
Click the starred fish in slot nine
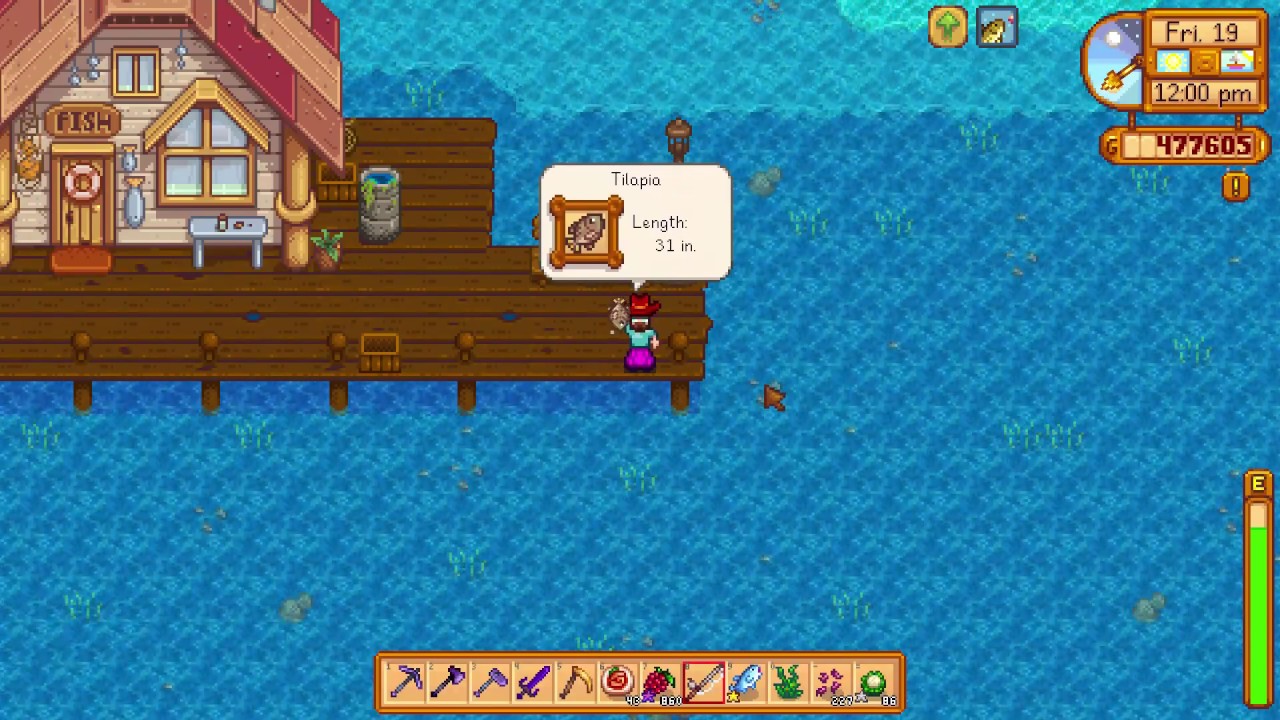coord(748,681)
